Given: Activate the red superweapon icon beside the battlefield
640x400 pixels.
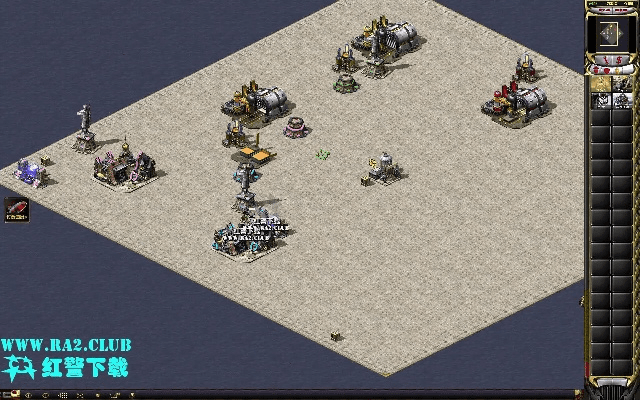Looking at the screenshot, I should click(16, 211).
